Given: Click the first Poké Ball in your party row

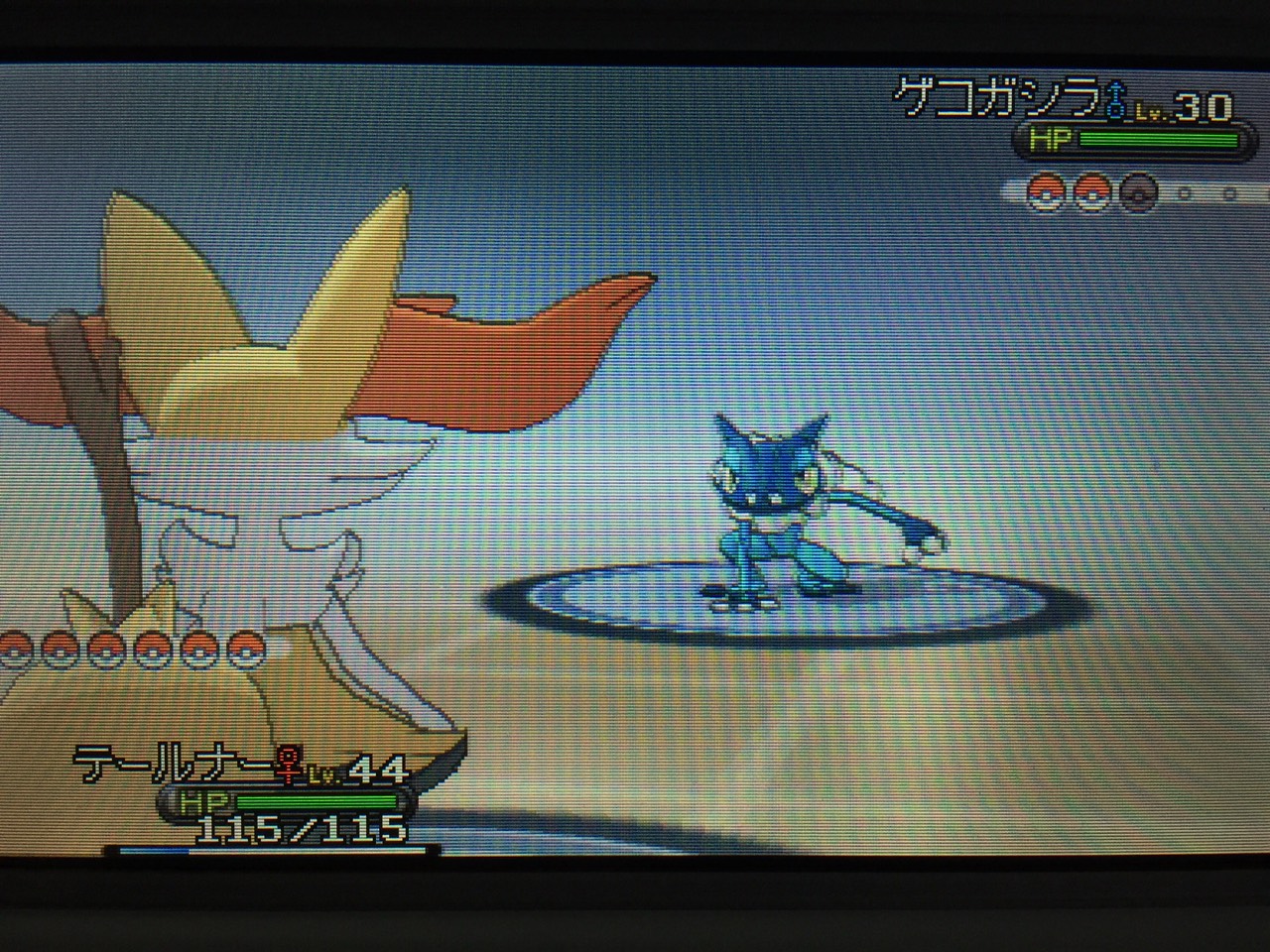Looking at the screenshot, I should pyautogui.click(x=13, y=651).
